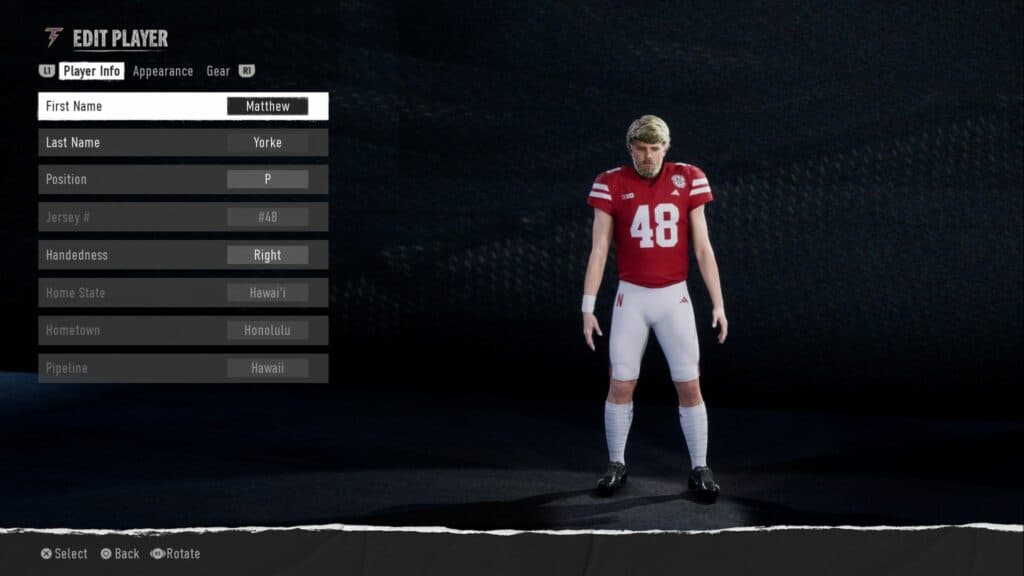Screen dimensions: 1024x576
Task: Select the Hometown row showing Honolulu
Action: 183,330
